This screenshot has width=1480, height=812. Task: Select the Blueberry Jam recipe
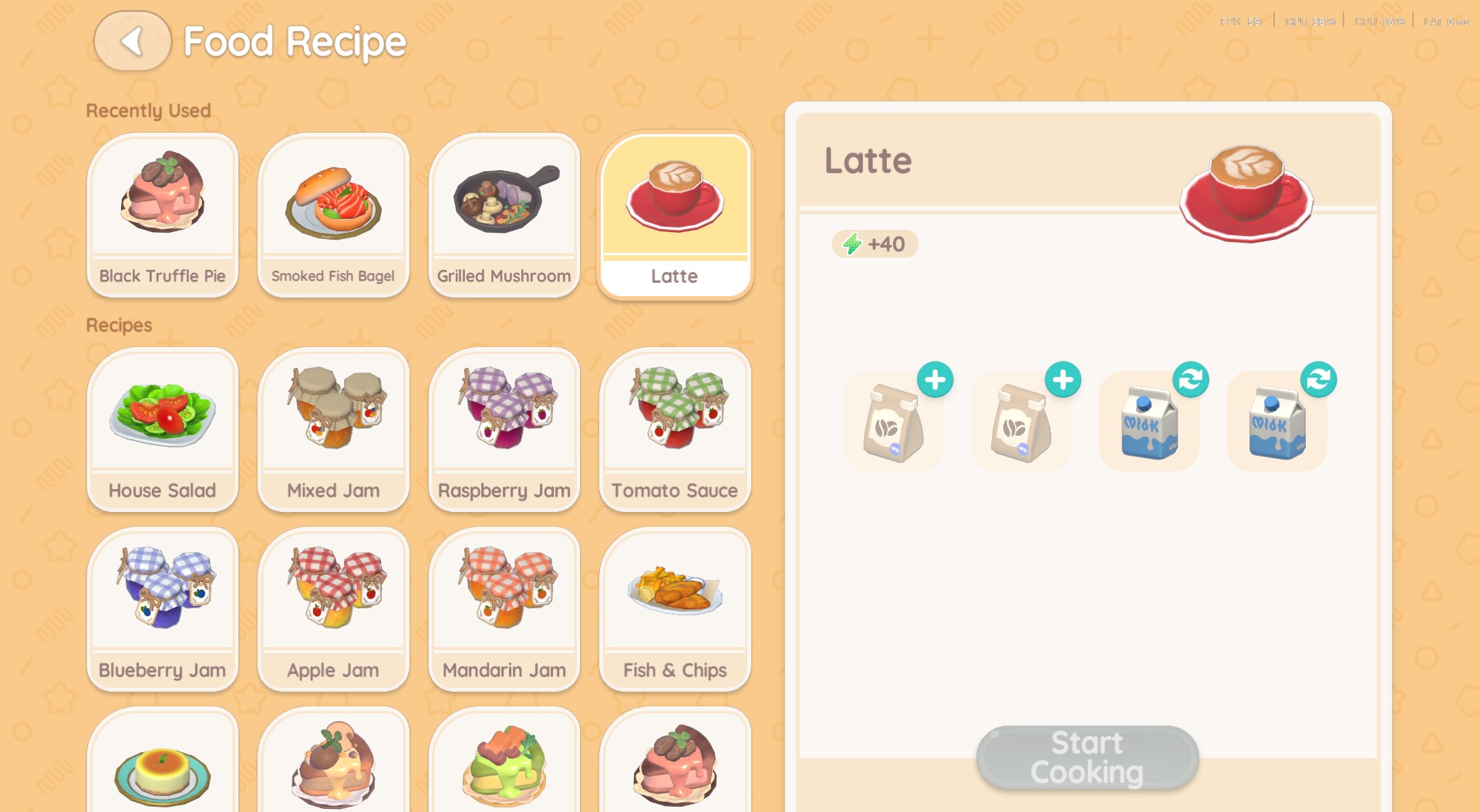[162, 608]
